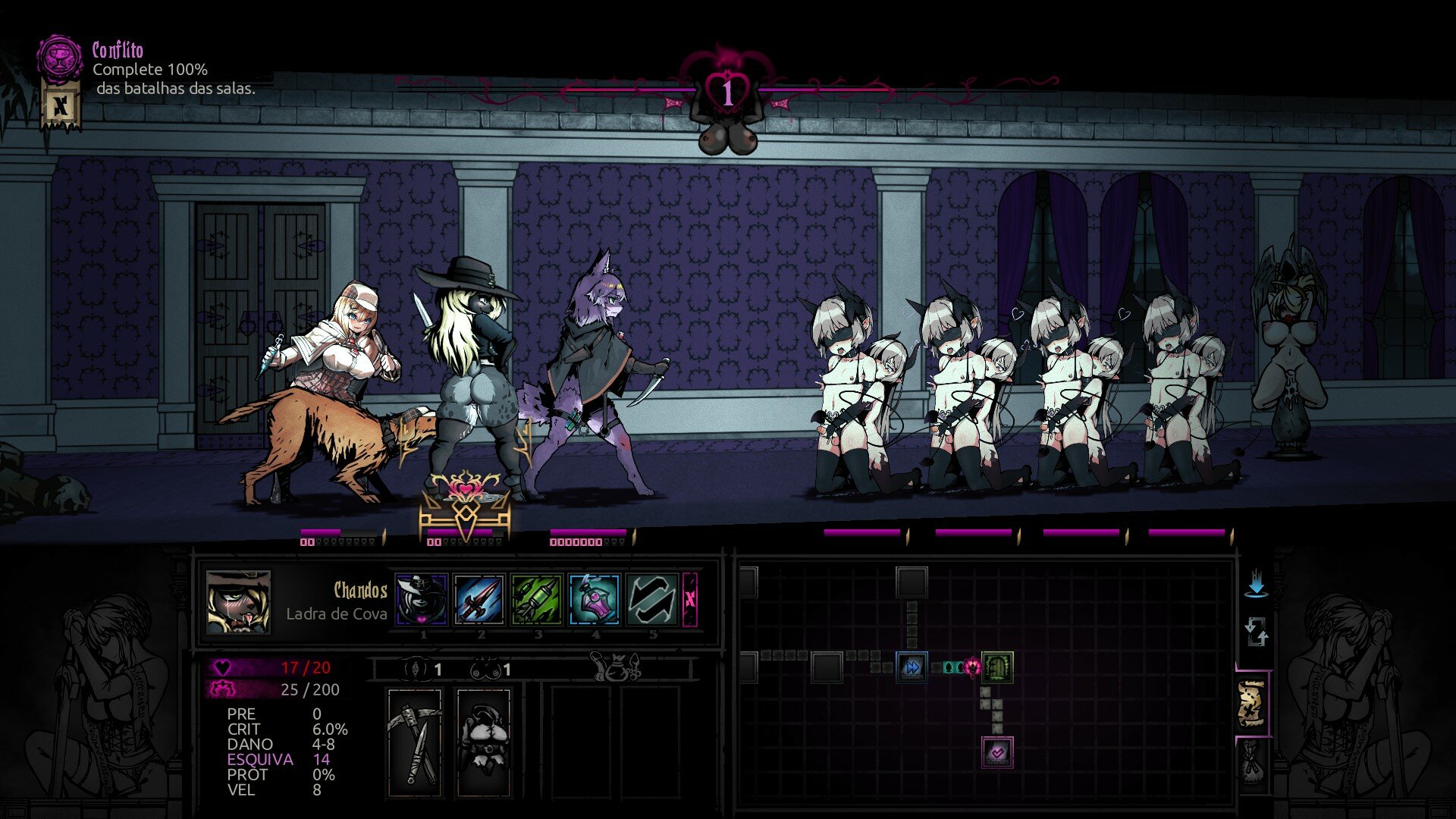This screenshot has width=1456, height=819.
Task: Select the blue fast-forward room on map
Action: (x=912, y=667)
